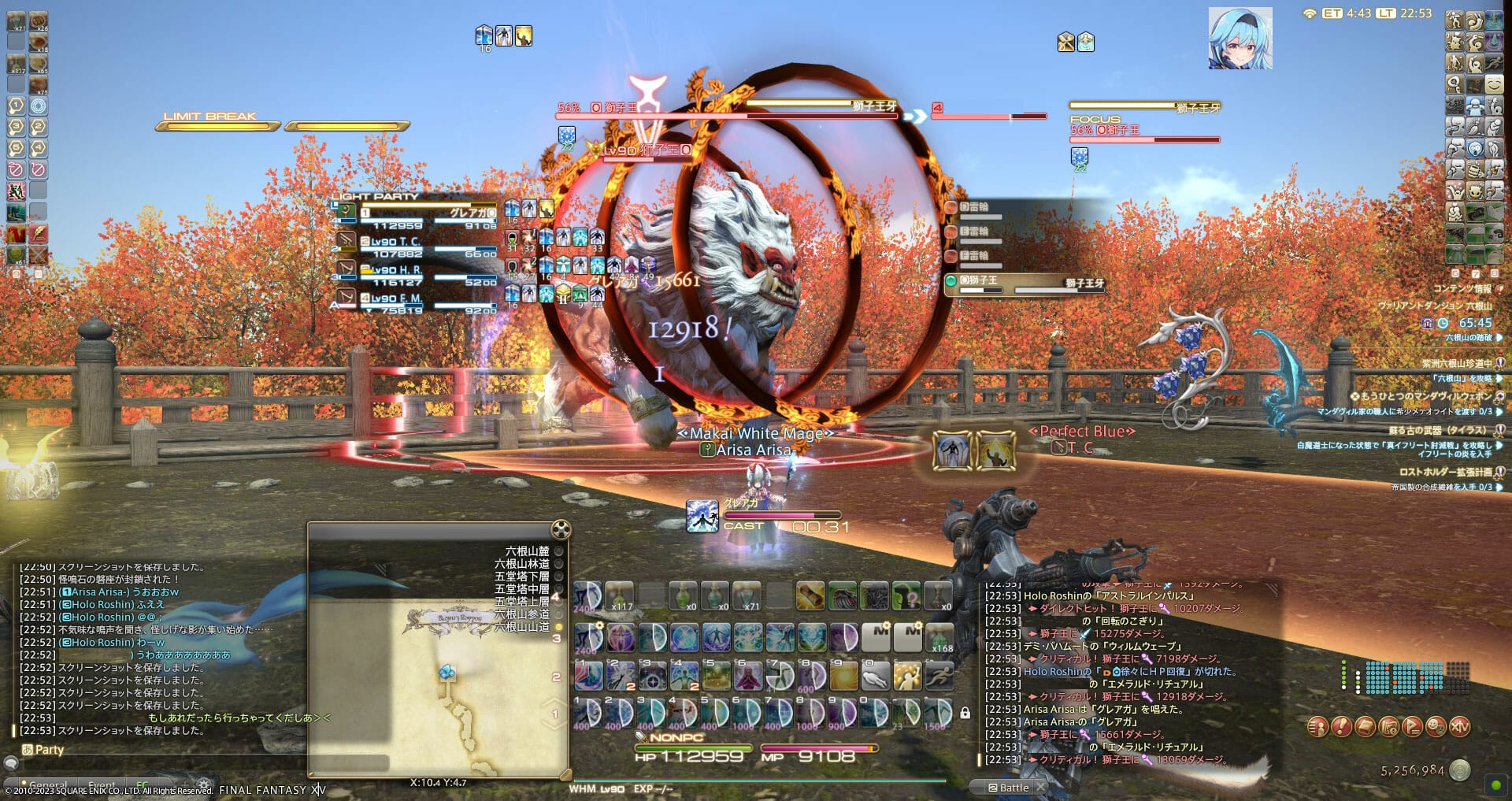Activate the golden scroll hotbar item
Viewport: 1512px width, 801px height.
coord(810,597)
